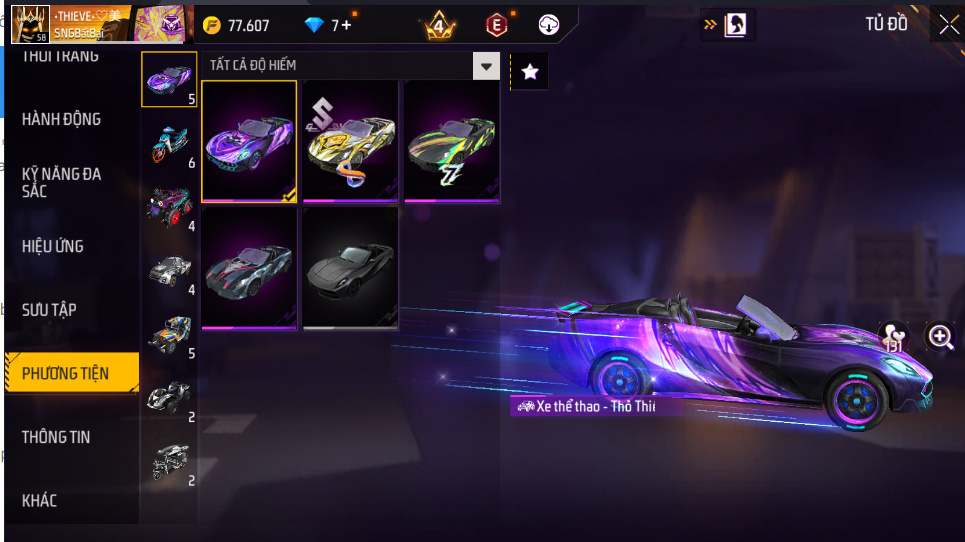Screen dimensions: 965x542
Task: Choose the holographic rainbow sports car skin
Action: [x=452, y=141]
